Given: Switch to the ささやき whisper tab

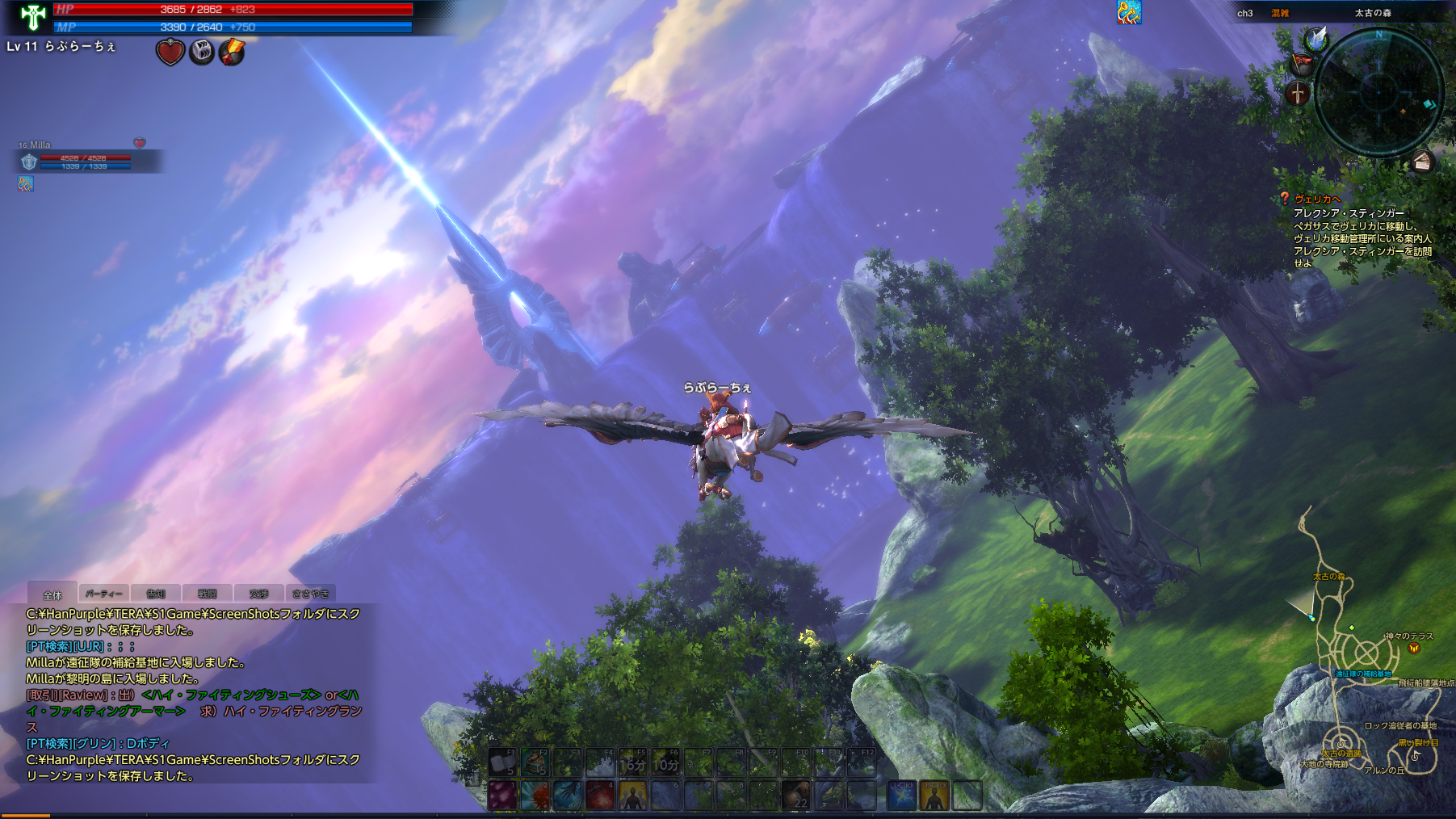Looking at the screenshot, I should tap(310, 594).
